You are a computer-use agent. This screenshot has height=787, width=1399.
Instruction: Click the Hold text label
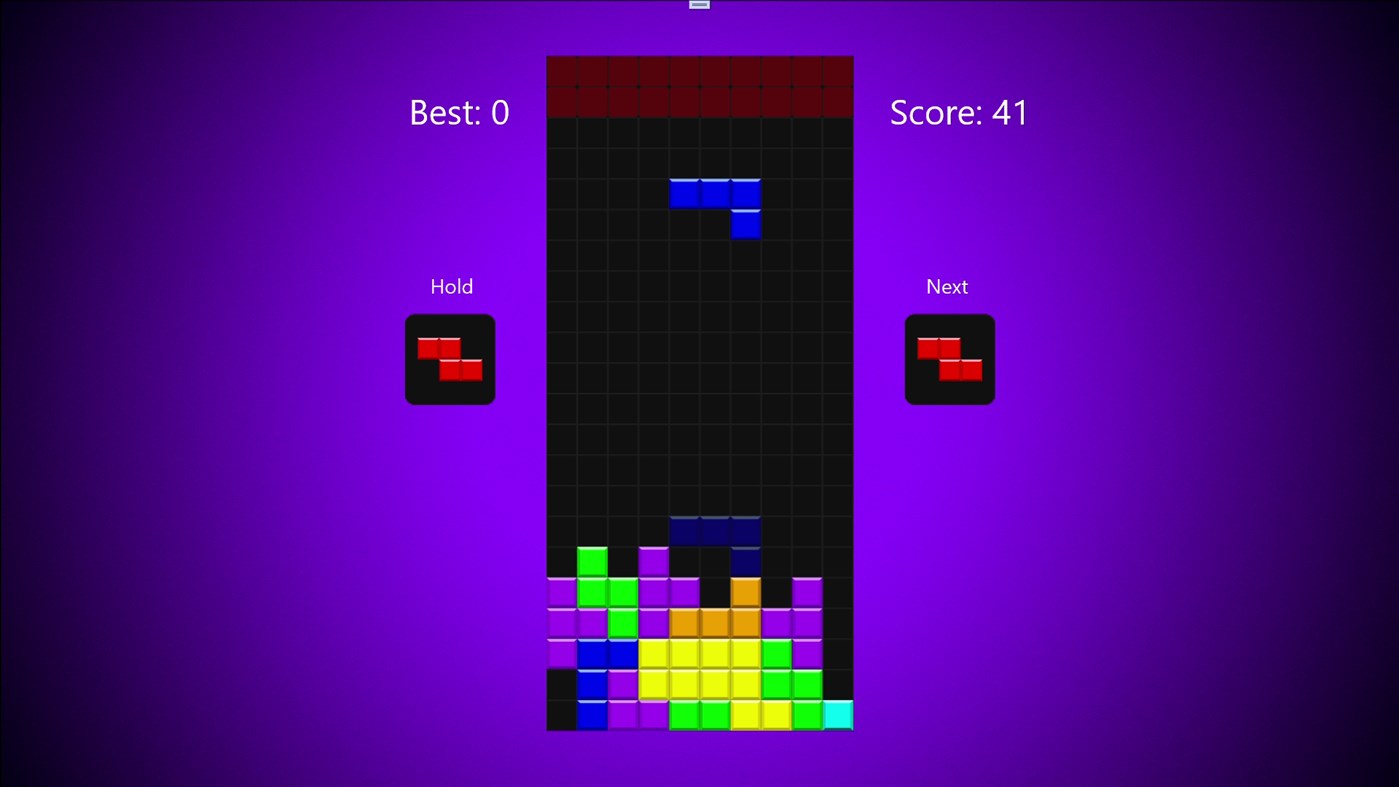(x=451, y=286)
